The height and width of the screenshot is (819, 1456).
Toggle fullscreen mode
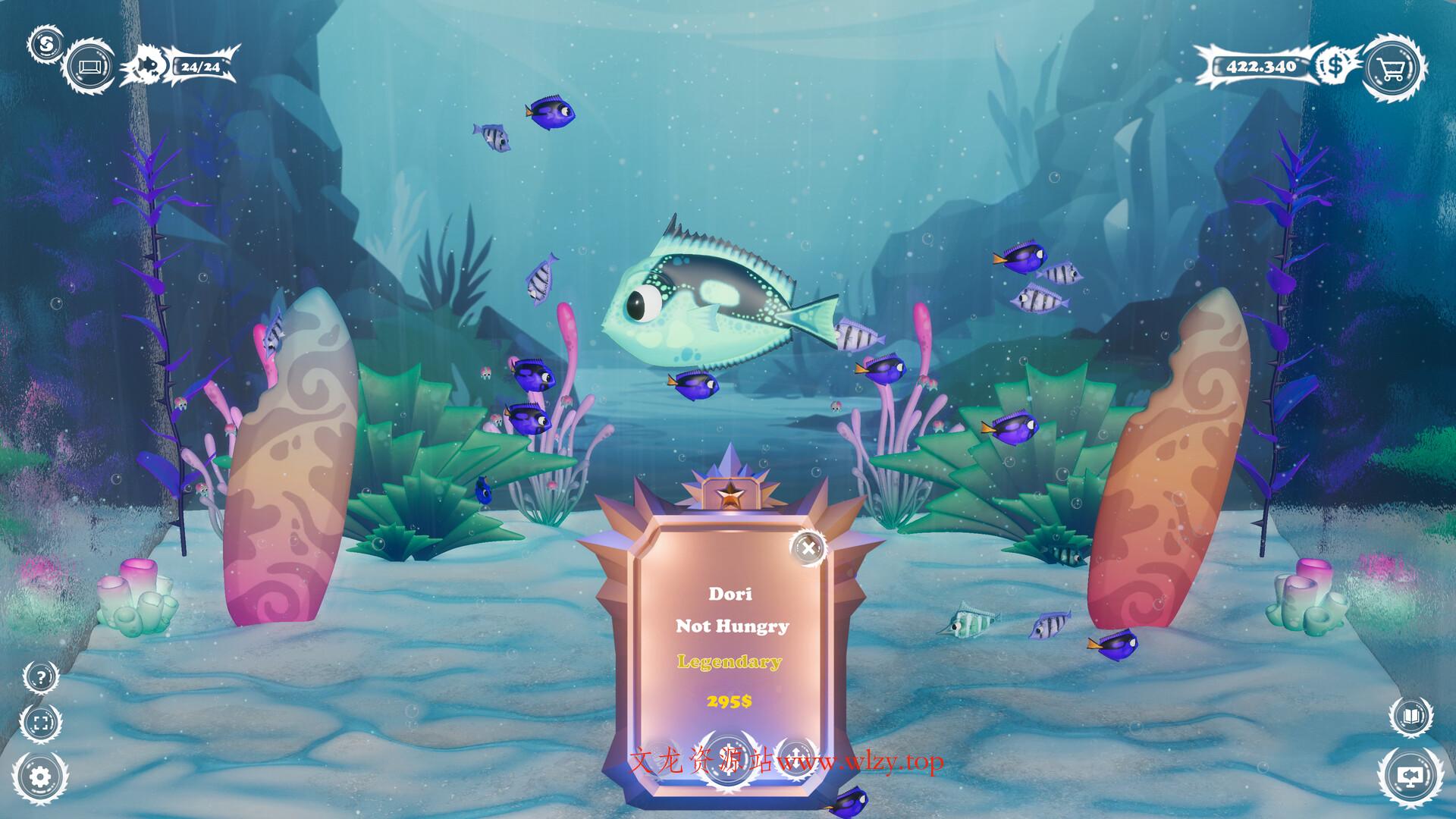[x=41, y=721]
